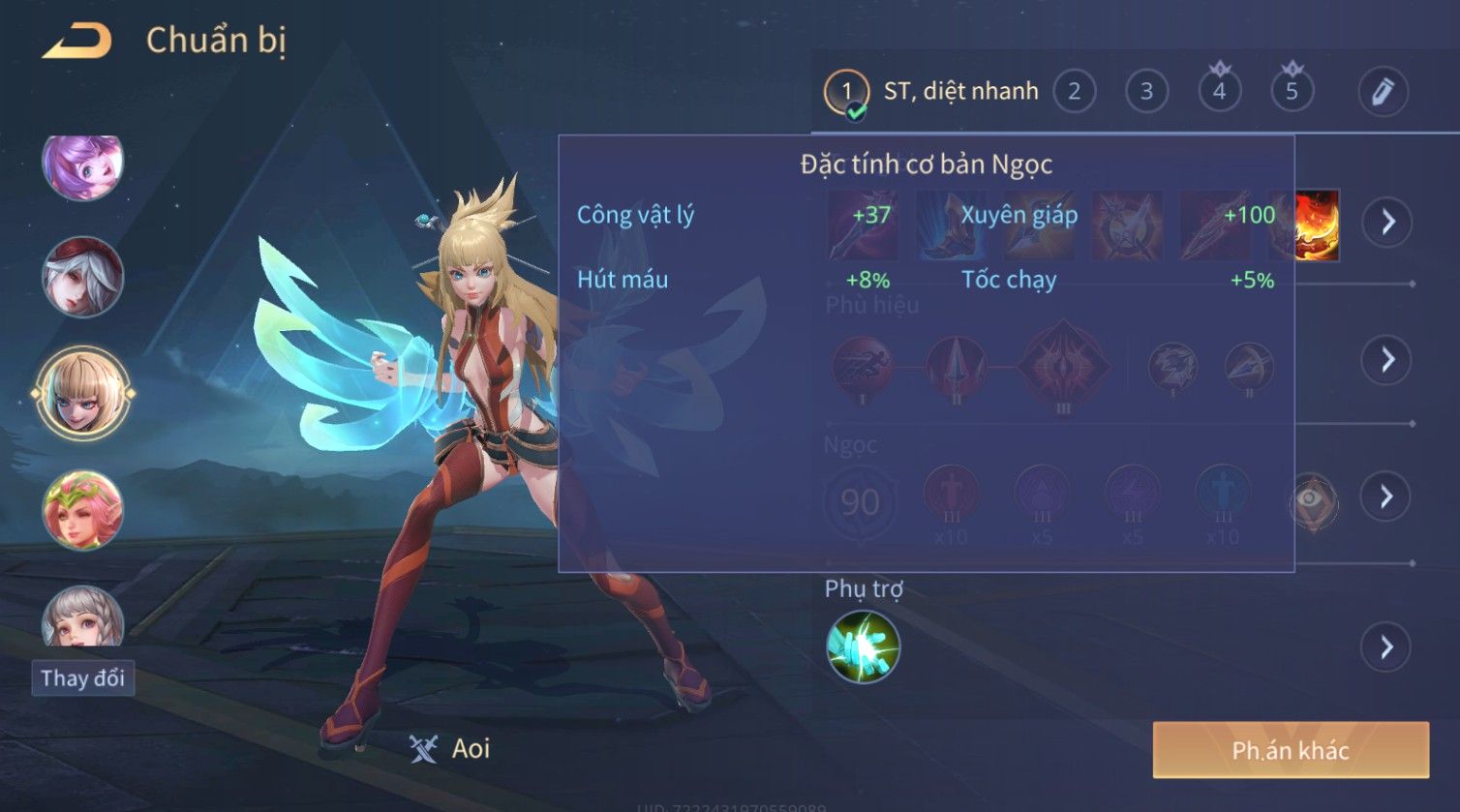Pick the red-hooded white-haired hero portrait
Image resolution: width=1460 pixels, height=812 pixels.
tap(83, 277)
